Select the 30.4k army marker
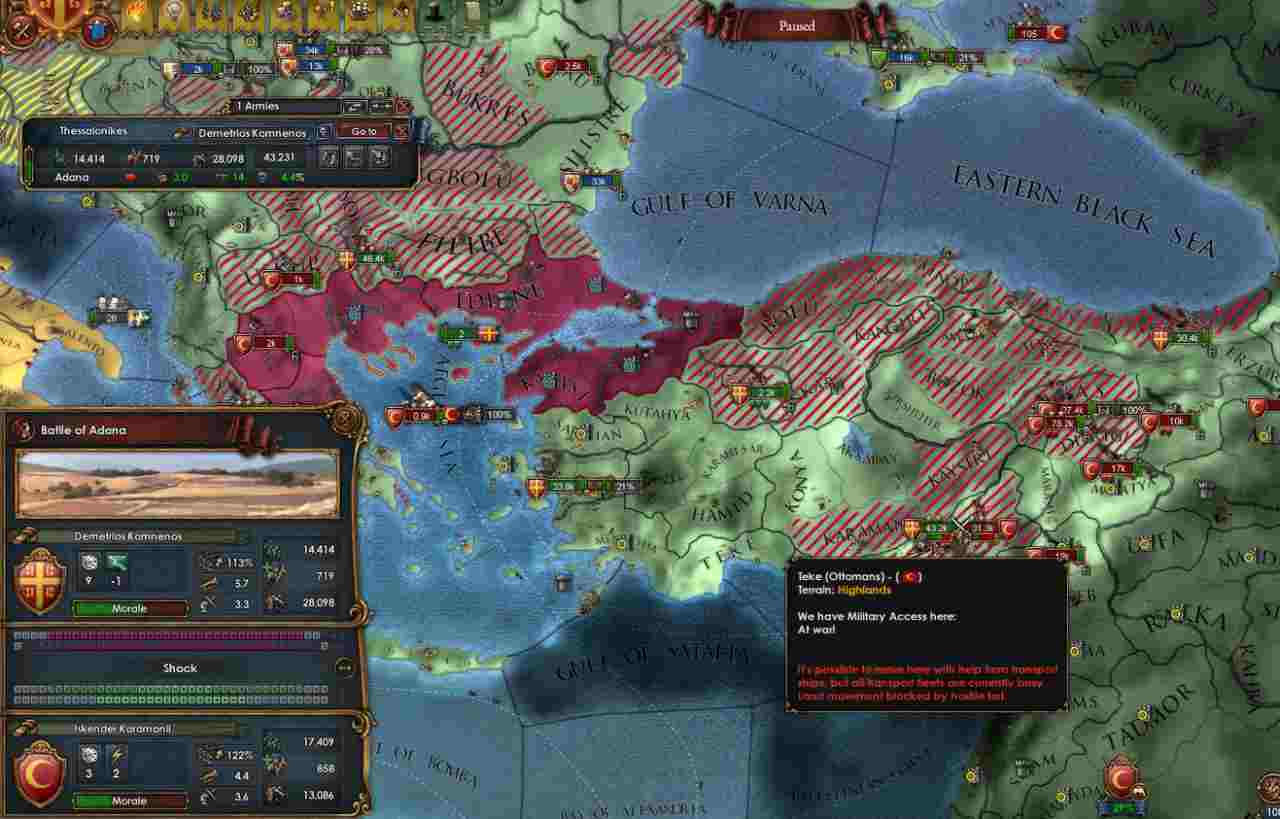The height and width of the screenshot is (819, 1280). tap(1187, 338)
